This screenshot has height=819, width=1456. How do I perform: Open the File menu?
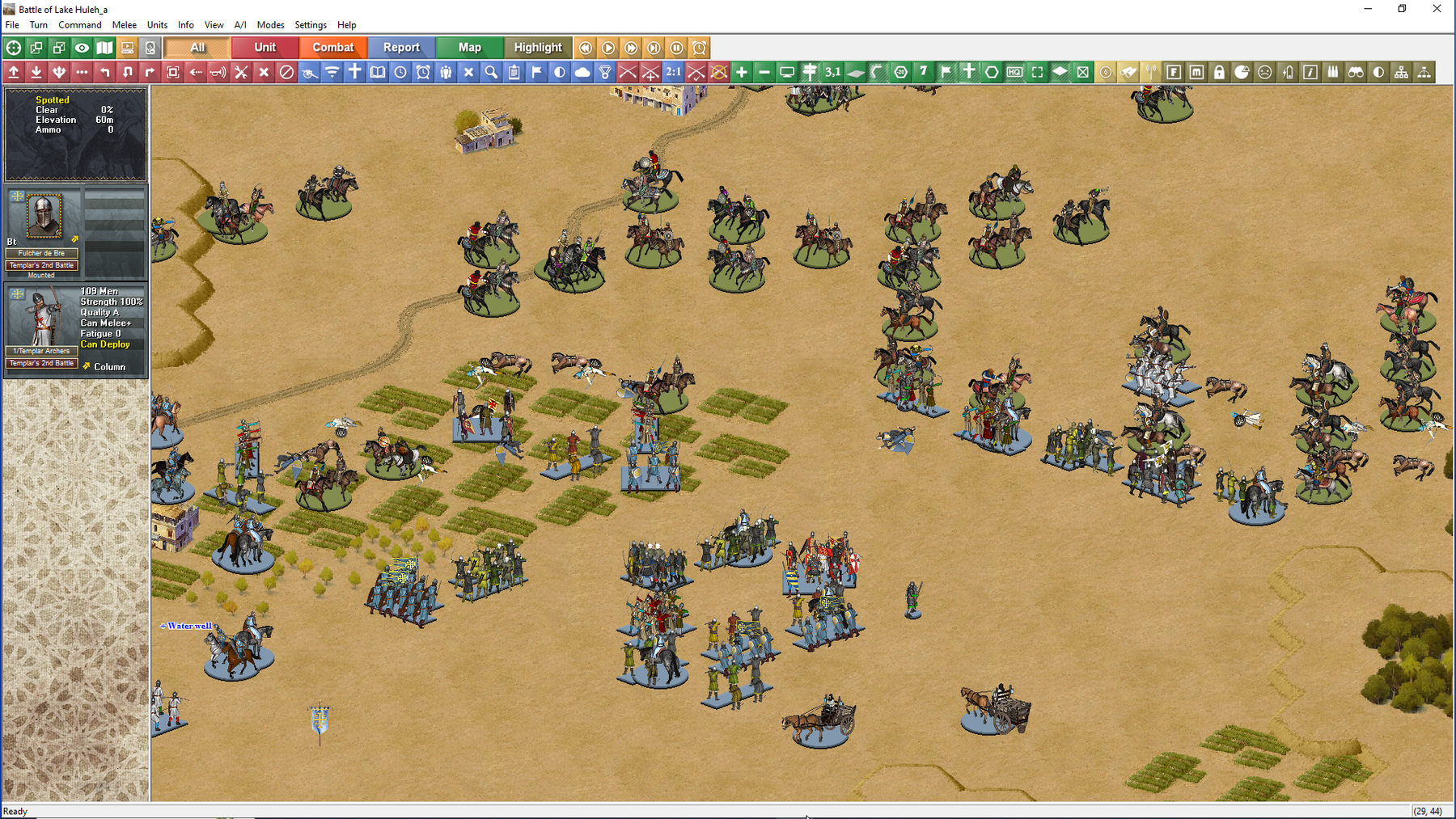point(12,25)
